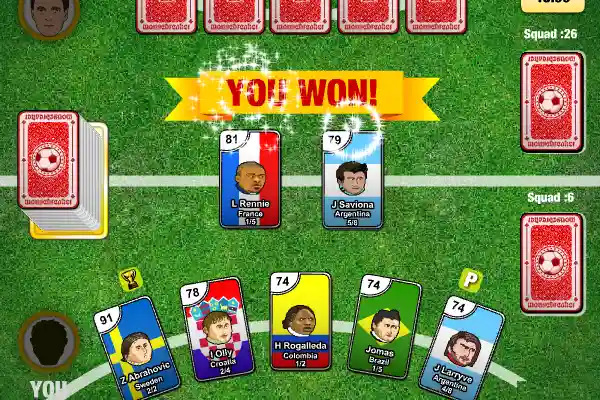Screen dimensions: 600x400
Task: Click the Squad 6 card pile
Action: click(552, 250)
